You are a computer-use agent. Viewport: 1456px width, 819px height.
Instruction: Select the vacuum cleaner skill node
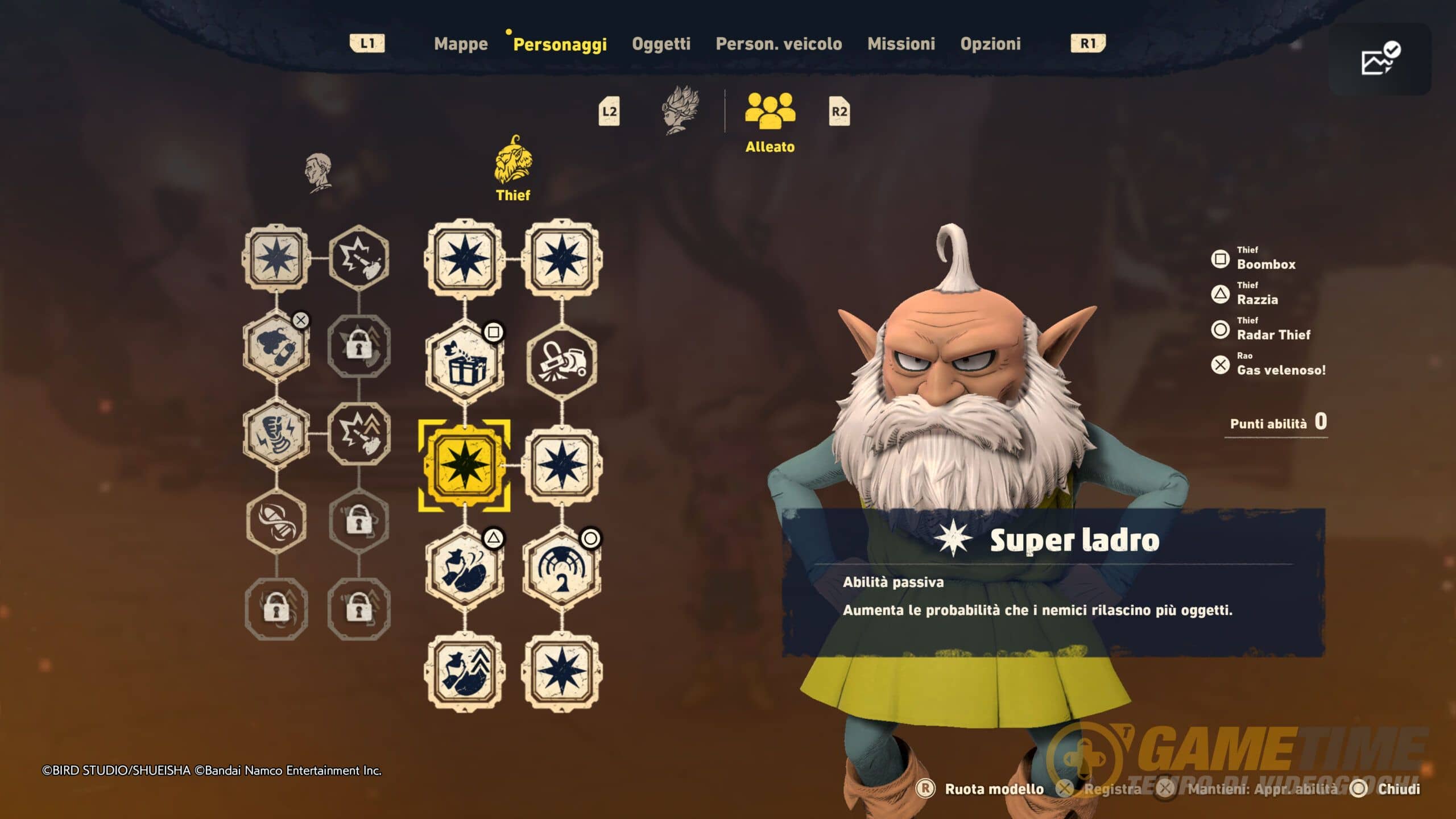[562, 363]
